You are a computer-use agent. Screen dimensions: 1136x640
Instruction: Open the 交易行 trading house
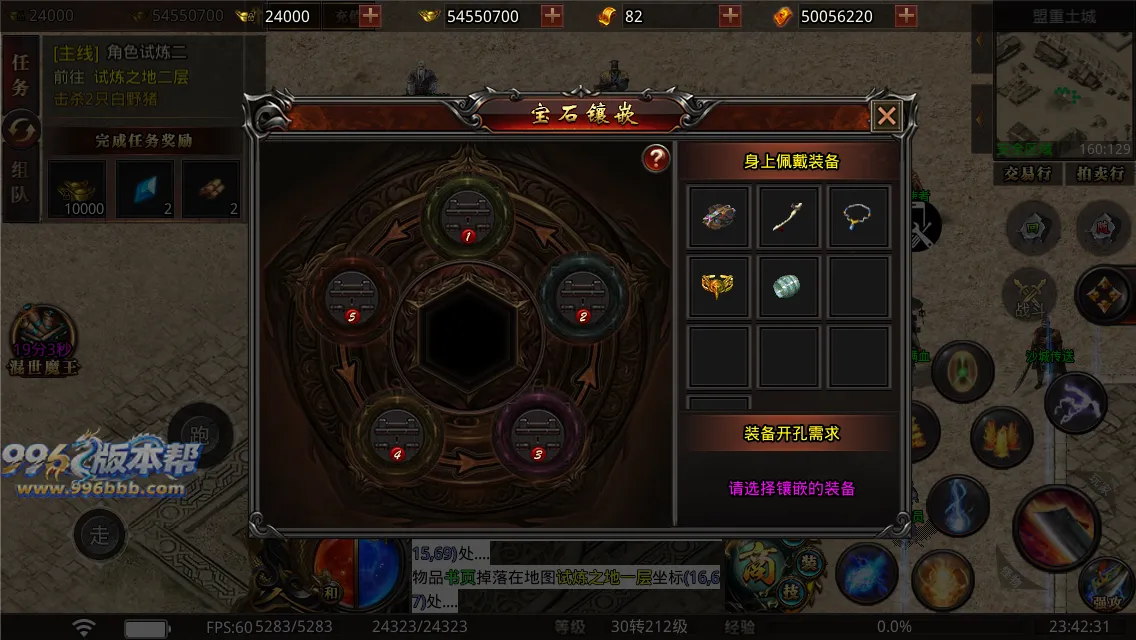pyautogui.click(x=1027, y=174)
